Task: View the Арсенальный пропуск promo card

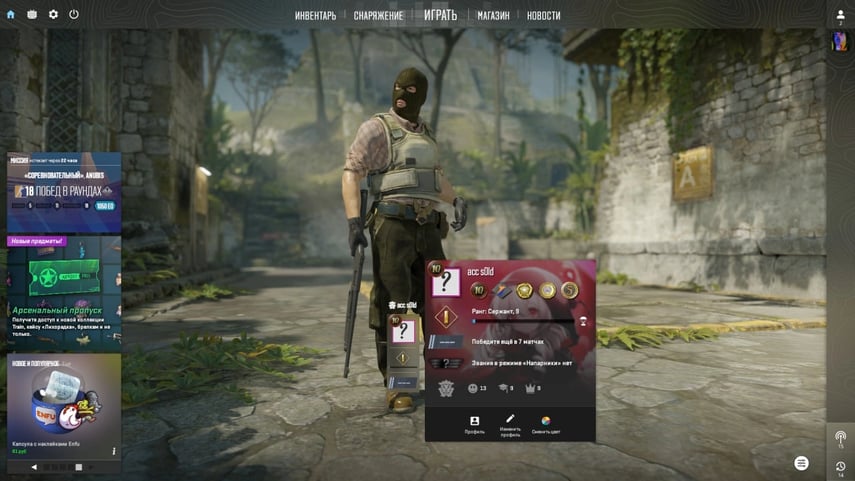Action: pos(64,290)
